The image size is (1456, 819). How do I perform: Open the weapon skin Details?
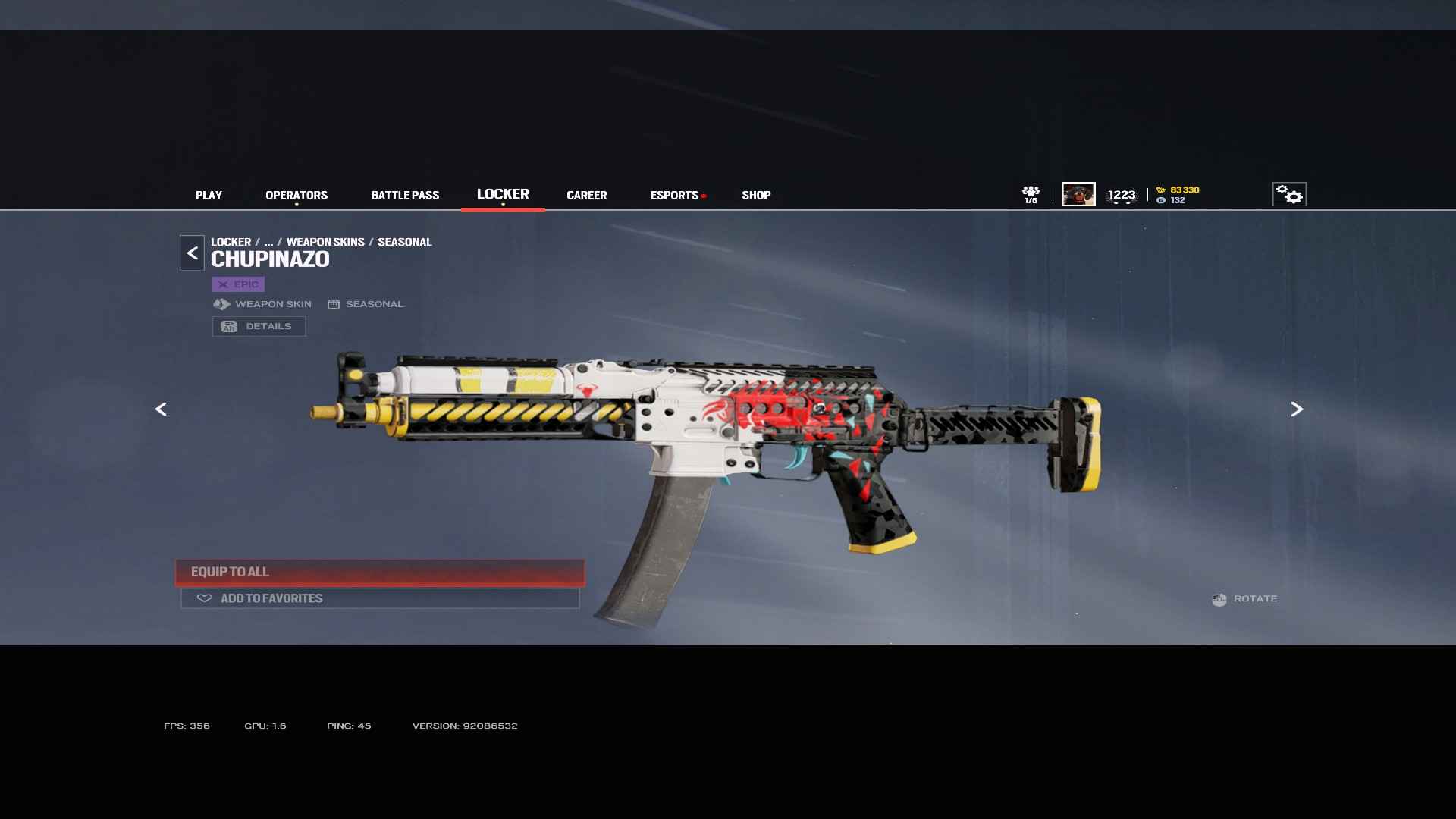(259, 326)
